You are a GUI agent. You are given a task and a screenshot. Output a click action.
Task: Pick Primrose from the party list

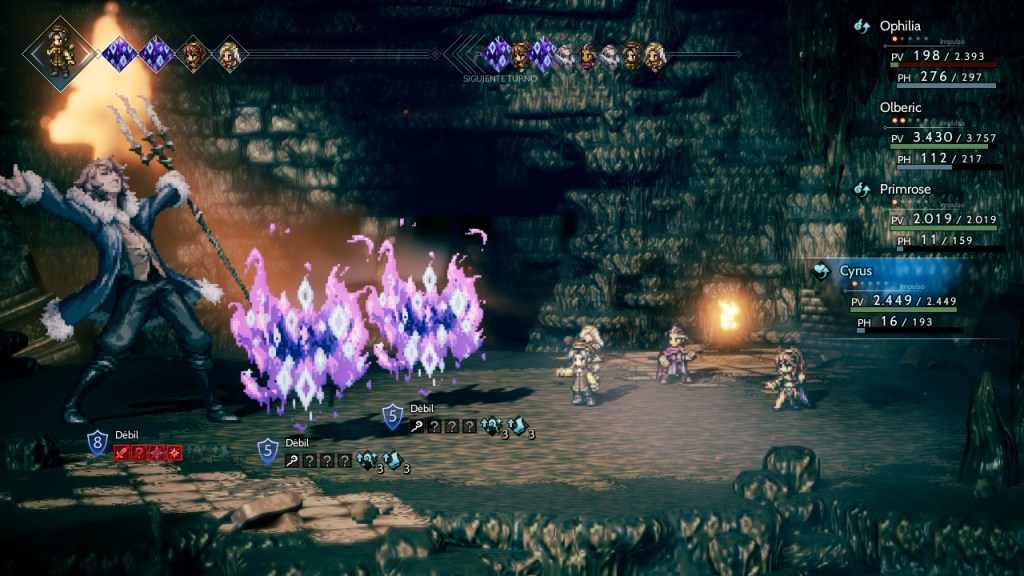(907, 189)
